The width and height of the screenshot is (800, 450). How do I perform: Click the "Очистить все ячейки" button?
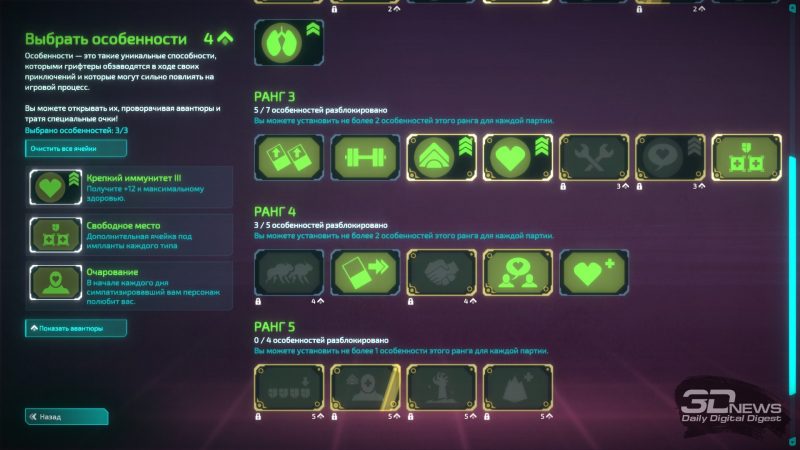(76, 148)
